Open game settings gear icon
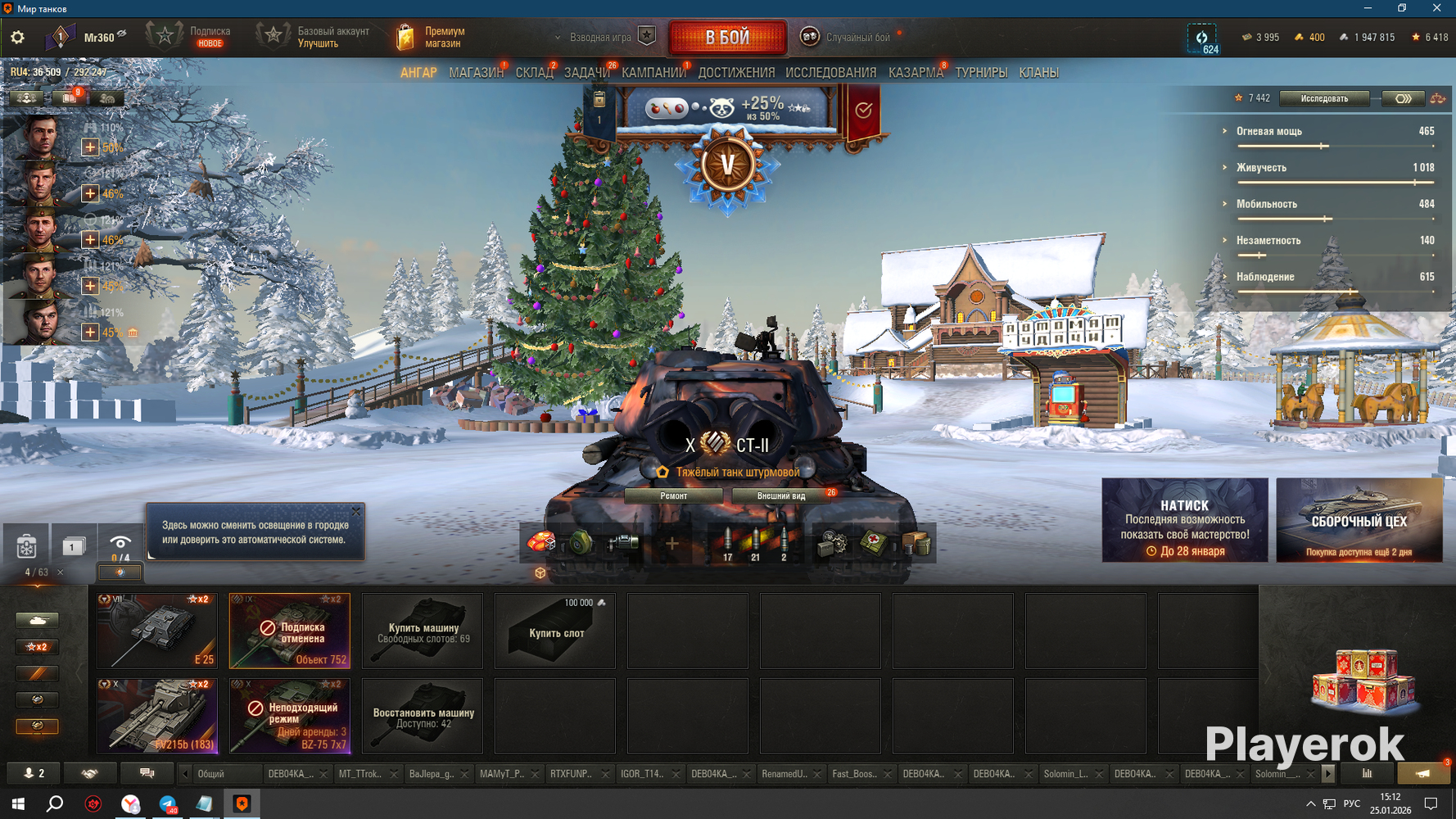The width and height of the screenshot is (1456, 819). tap(17, 37)
